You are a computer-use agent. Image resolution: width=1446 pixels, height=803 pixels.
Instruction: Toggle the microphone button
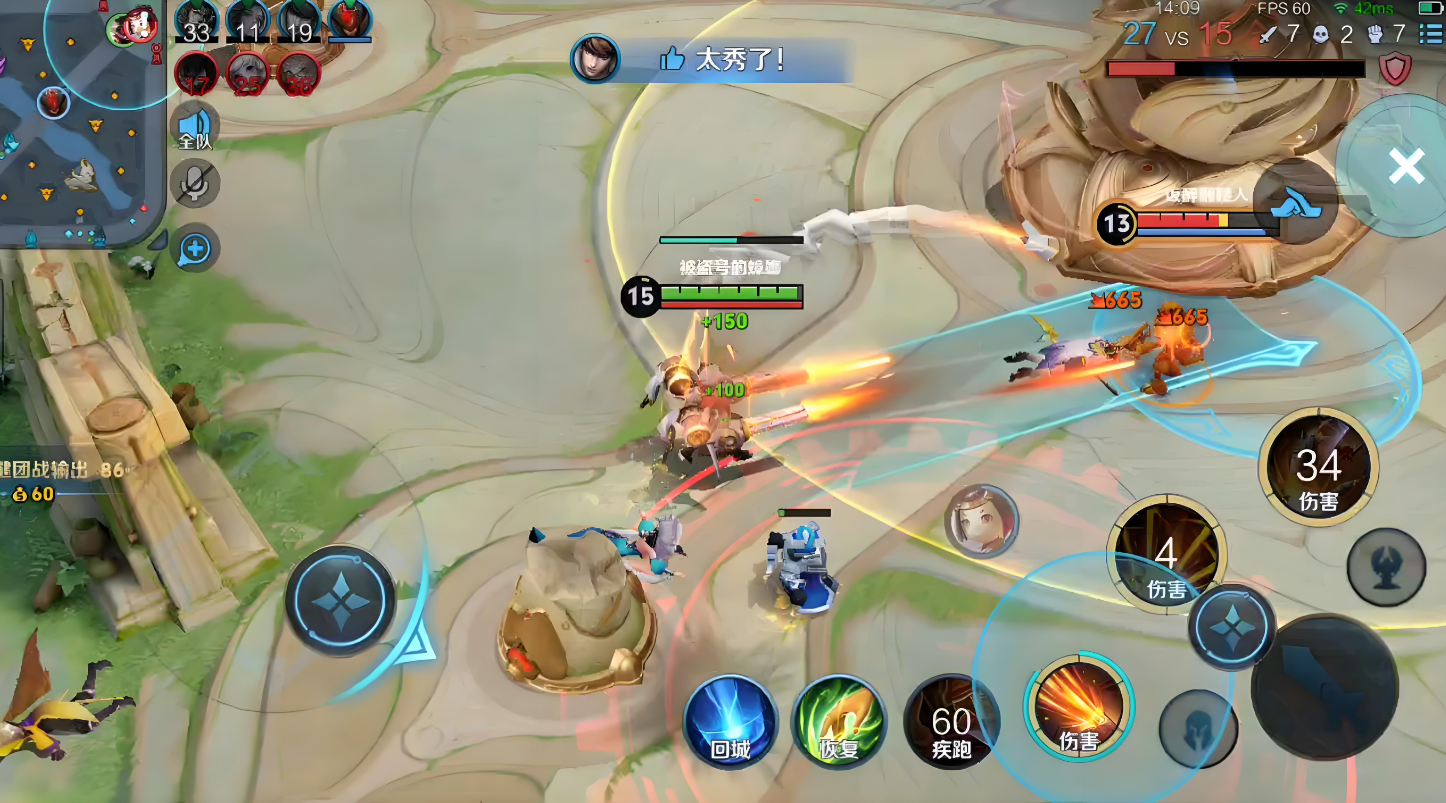[x=195, y=183]
